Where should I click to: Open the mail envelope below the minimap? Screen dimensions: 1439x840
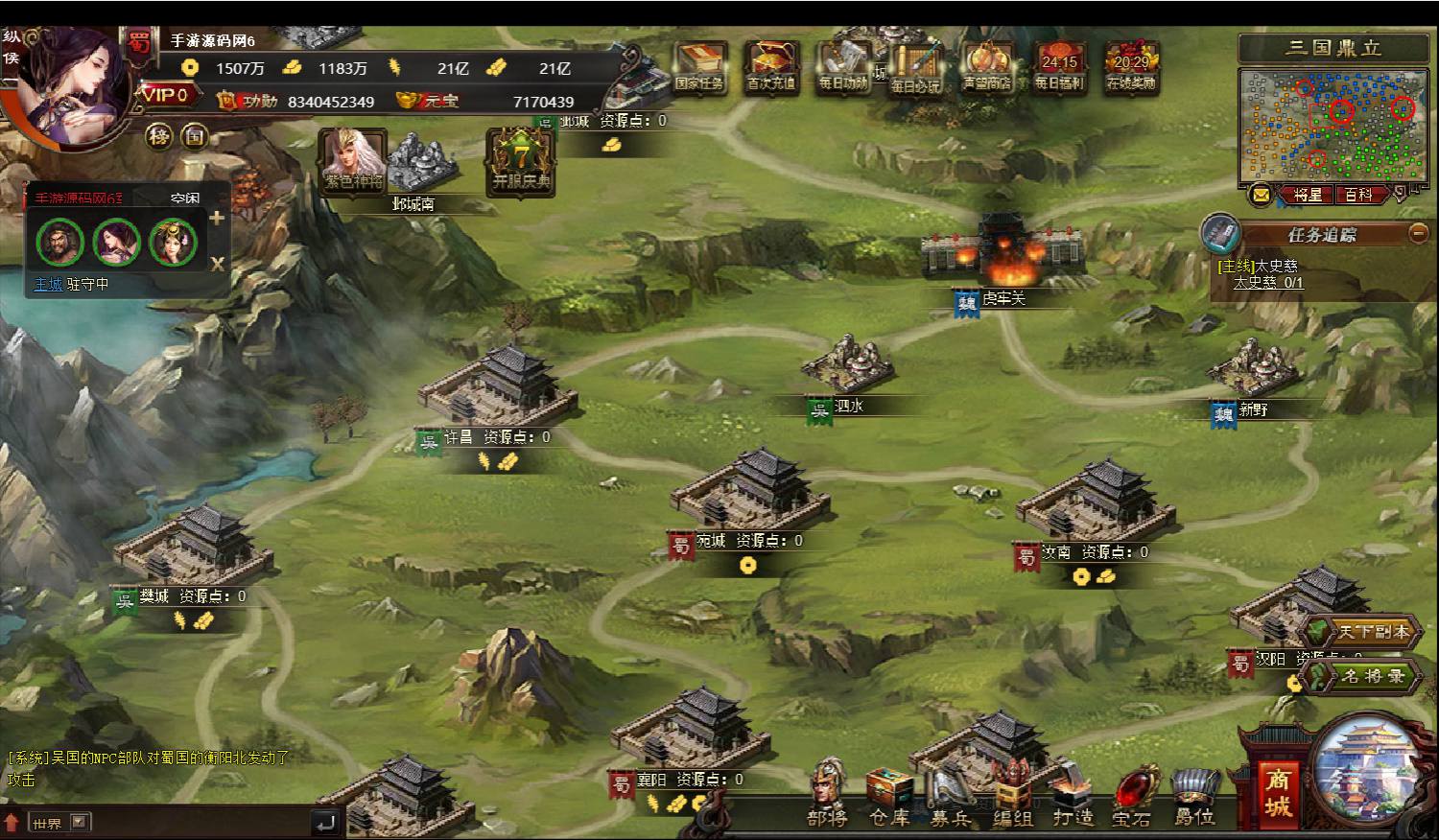point(1261,195)
